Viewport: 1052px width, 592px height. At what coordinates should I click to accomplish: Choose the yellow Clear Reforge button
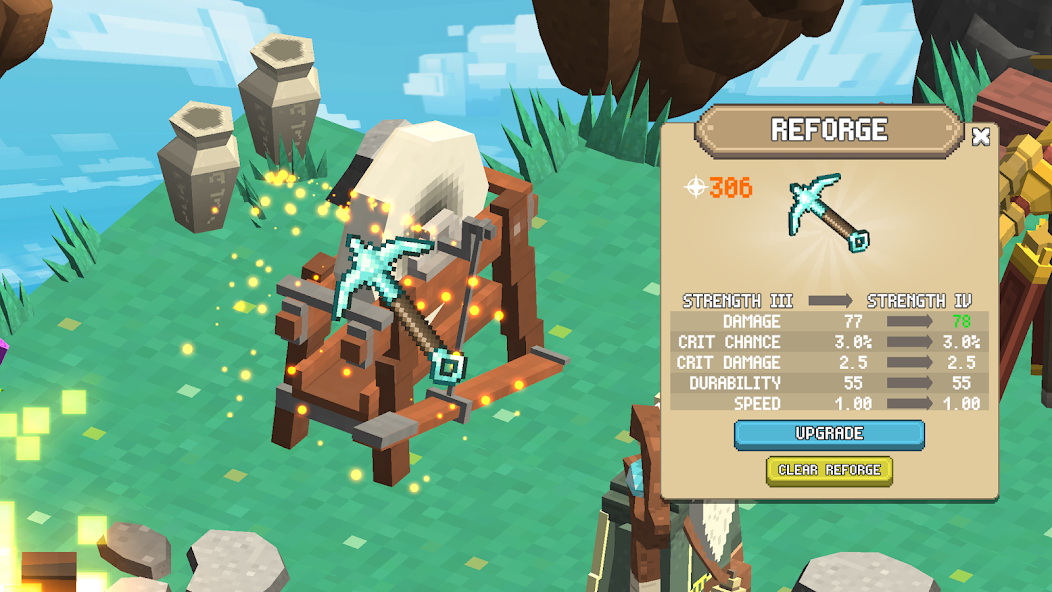829,470
